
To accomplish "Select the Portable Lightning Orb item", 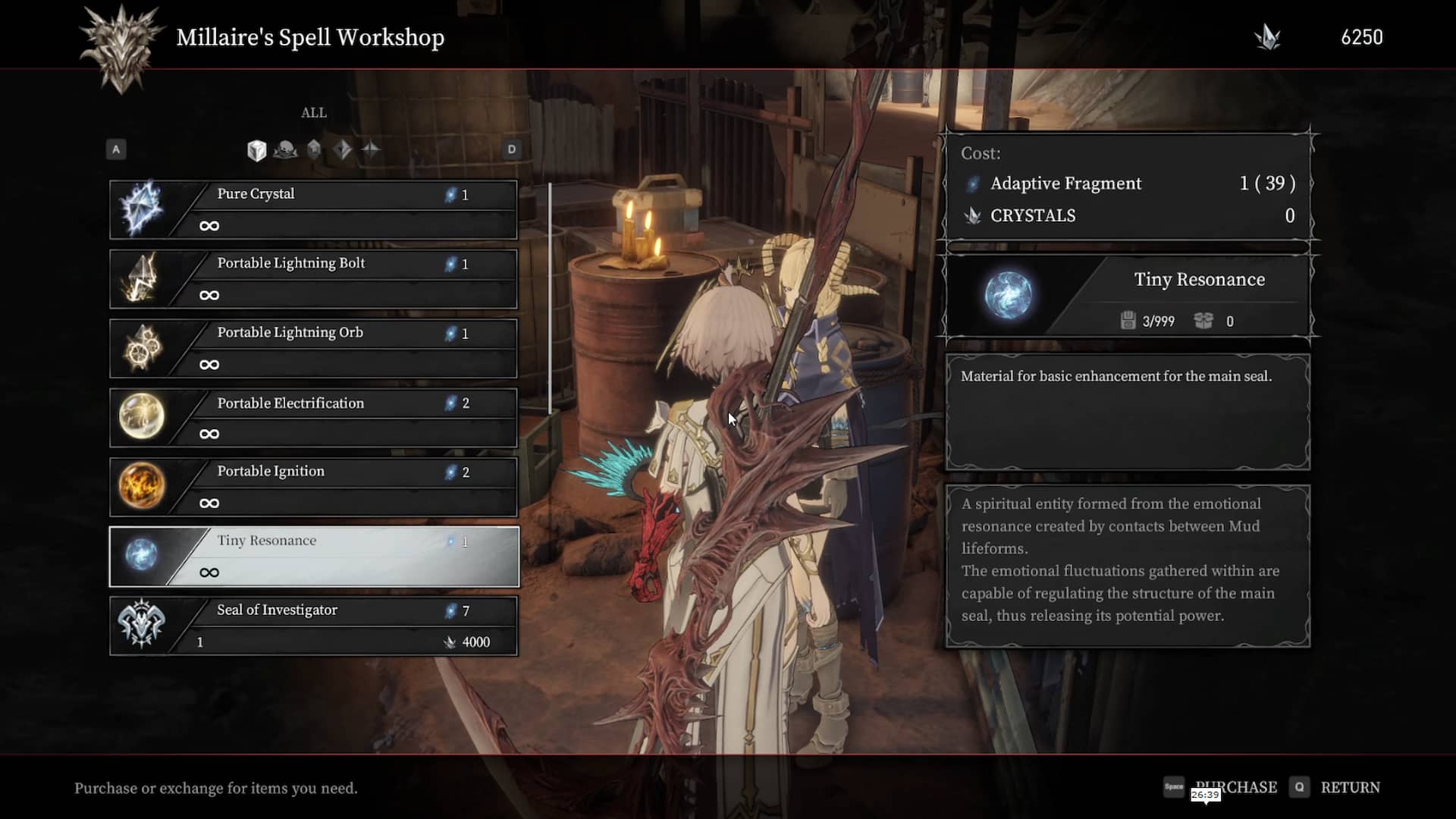I will [x=314, y=348].
